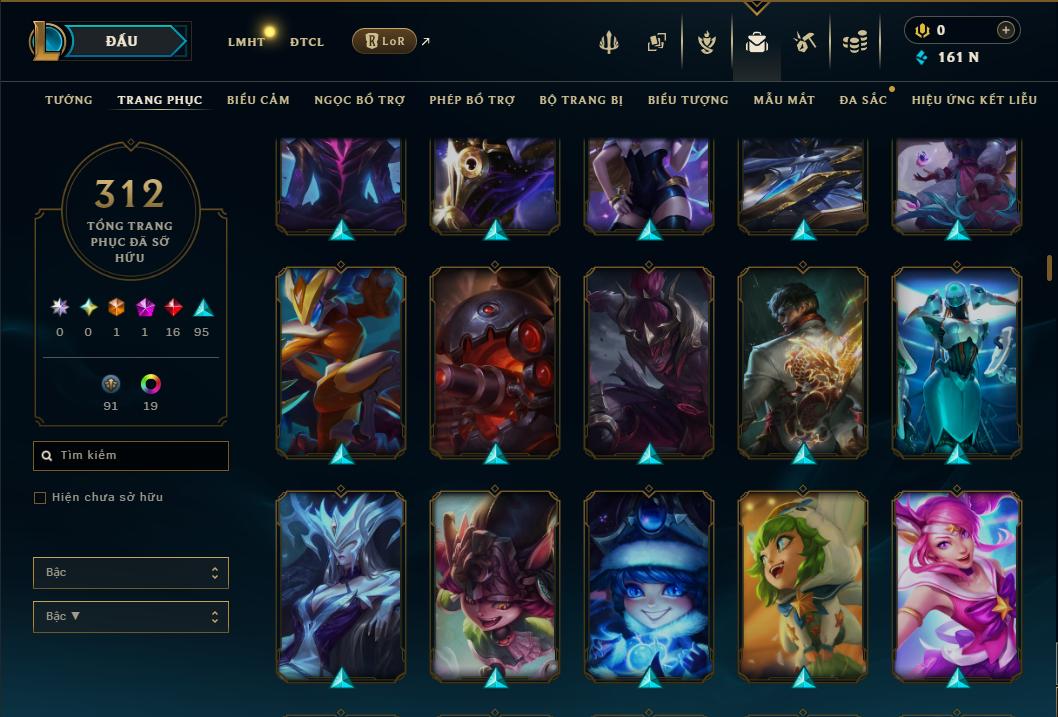The width and height of the screenshot is (1058, 717).
Task: Switch to the ĐTCL game mode
Action: coord(307,42)
